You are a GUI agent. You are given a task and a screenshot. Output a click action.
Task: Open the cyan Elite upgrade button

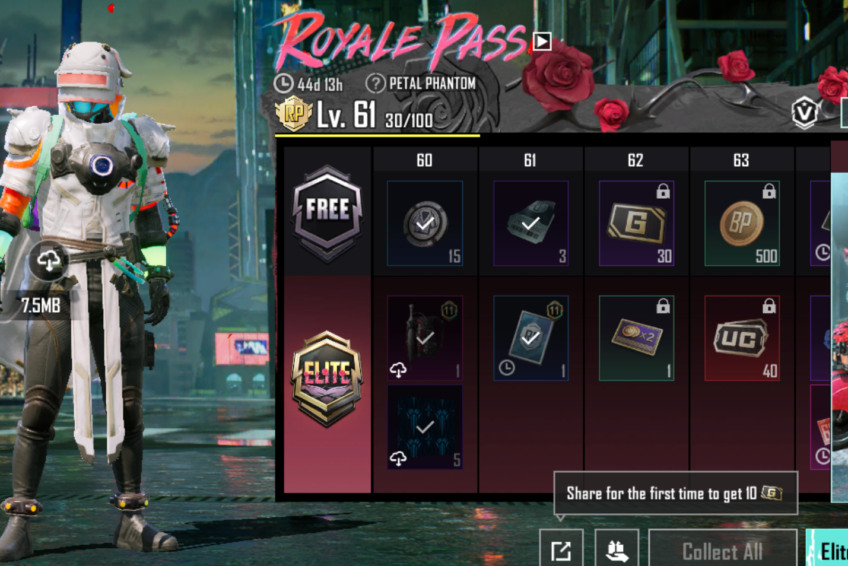coord(829,551)
